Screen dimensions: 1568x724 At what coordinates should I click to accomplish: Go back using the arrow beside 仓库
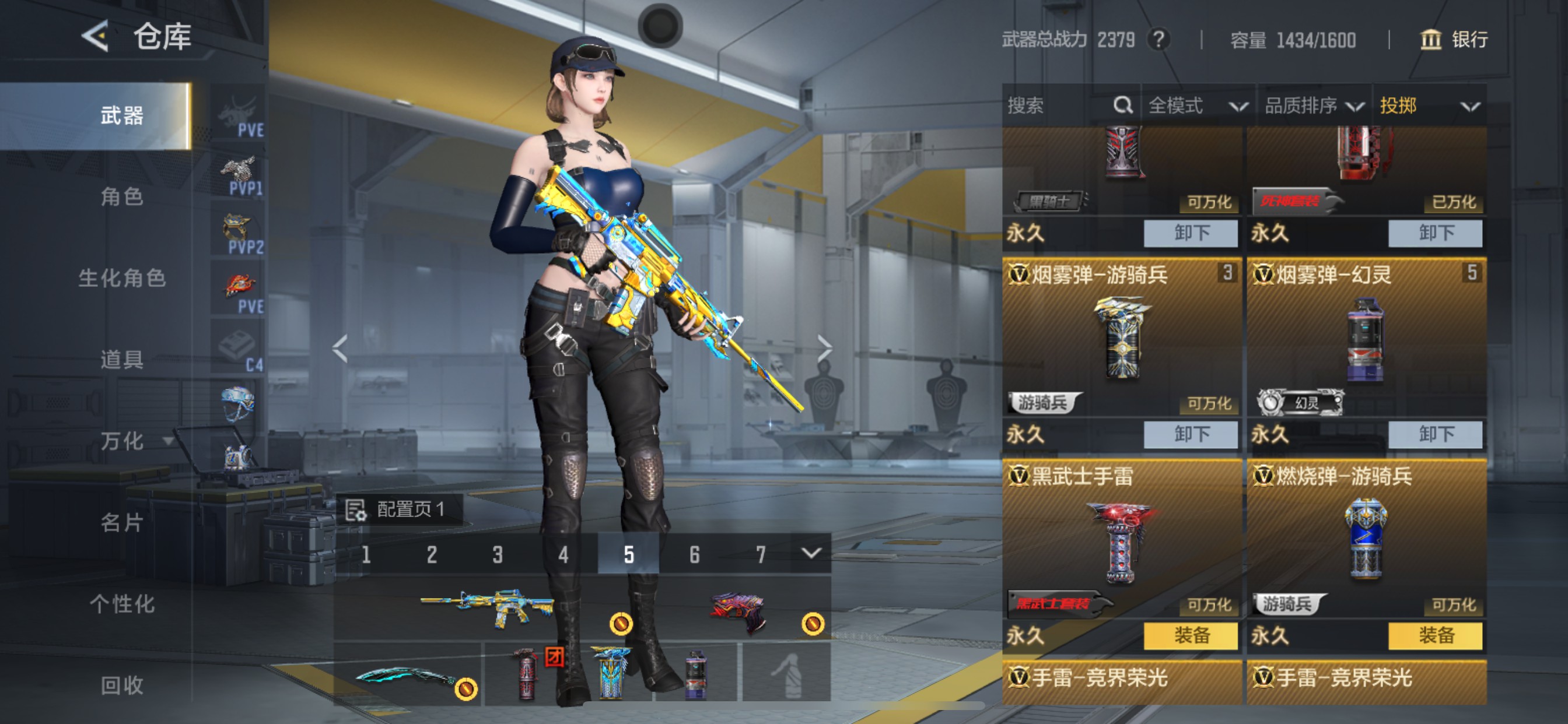96,37
